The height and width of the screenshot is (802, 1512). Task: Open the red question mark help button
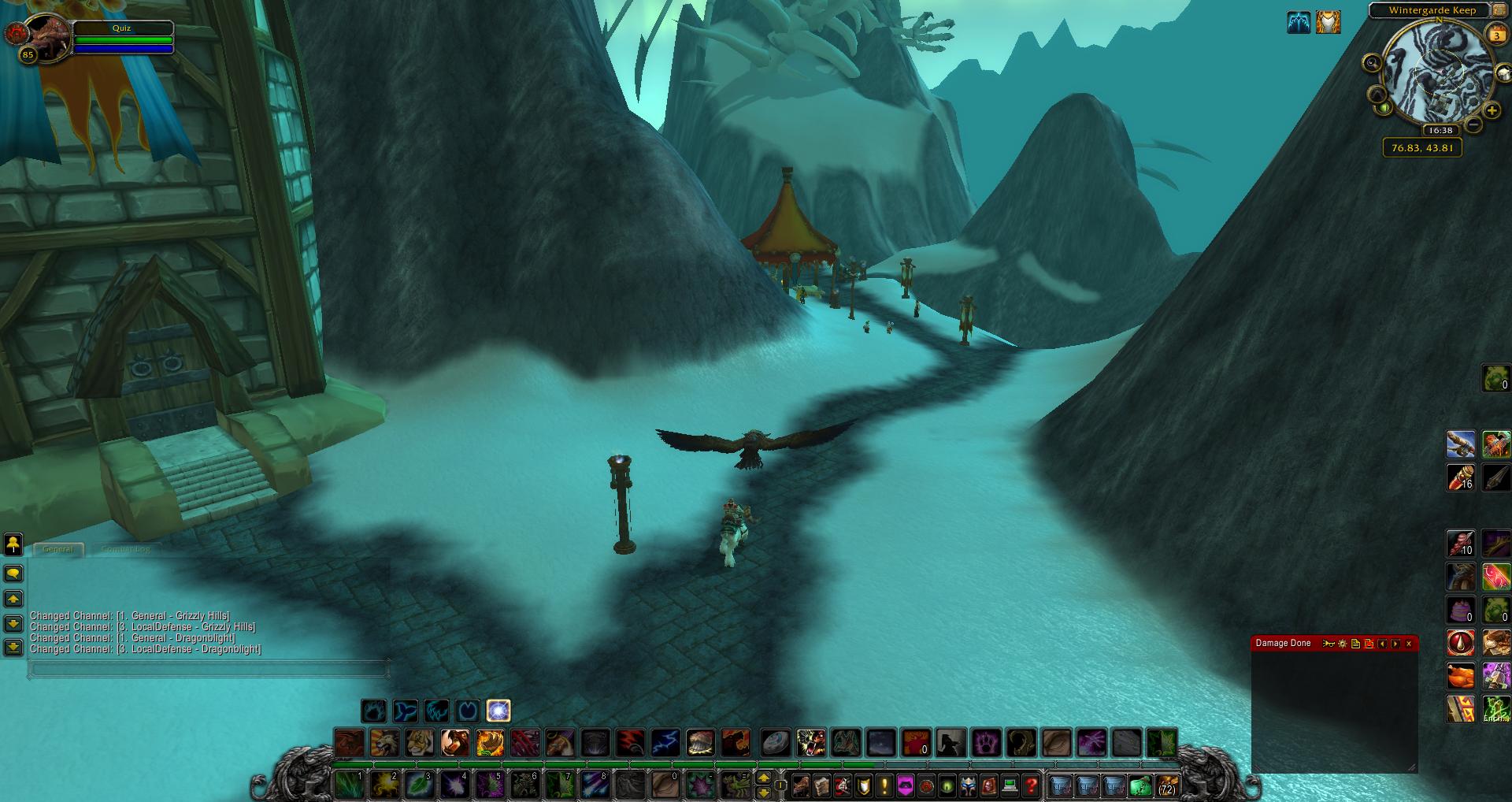click(x=1032, y=785)
